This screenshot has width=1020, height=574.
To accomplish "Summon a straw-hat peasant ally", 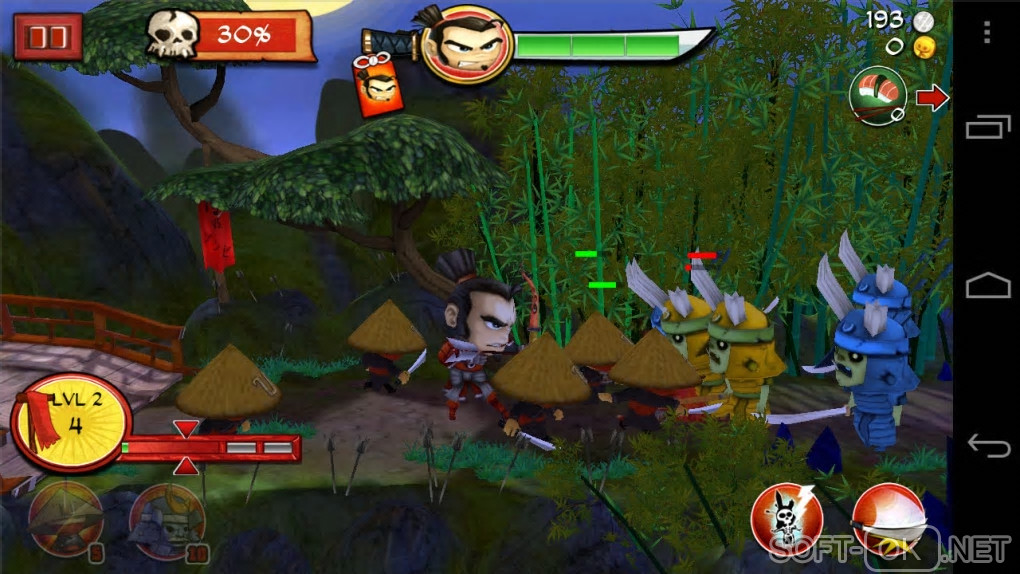I will pos(66,517).
